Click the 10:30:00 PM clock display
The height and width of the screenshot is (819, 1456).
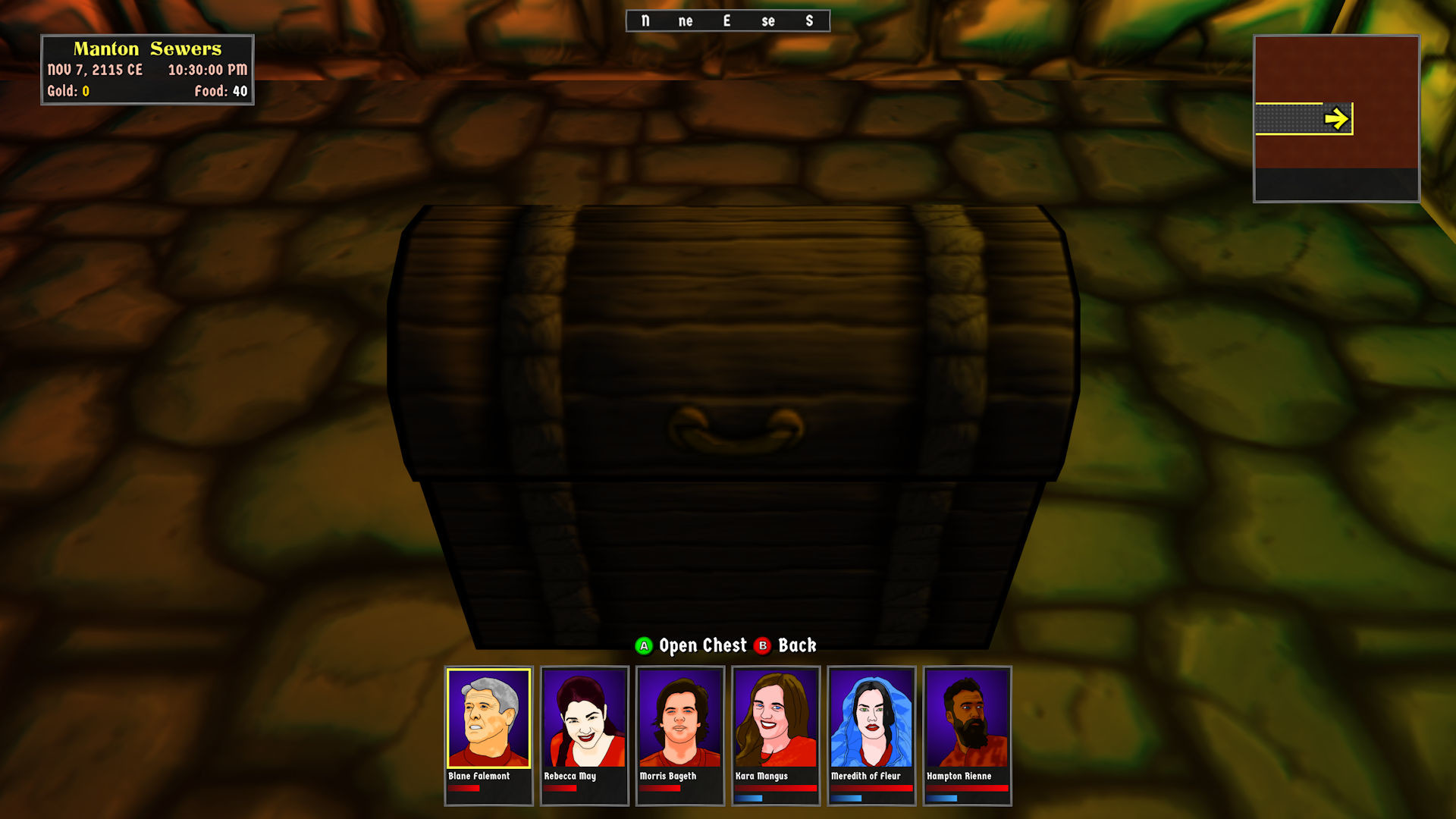tap(208, 70)
